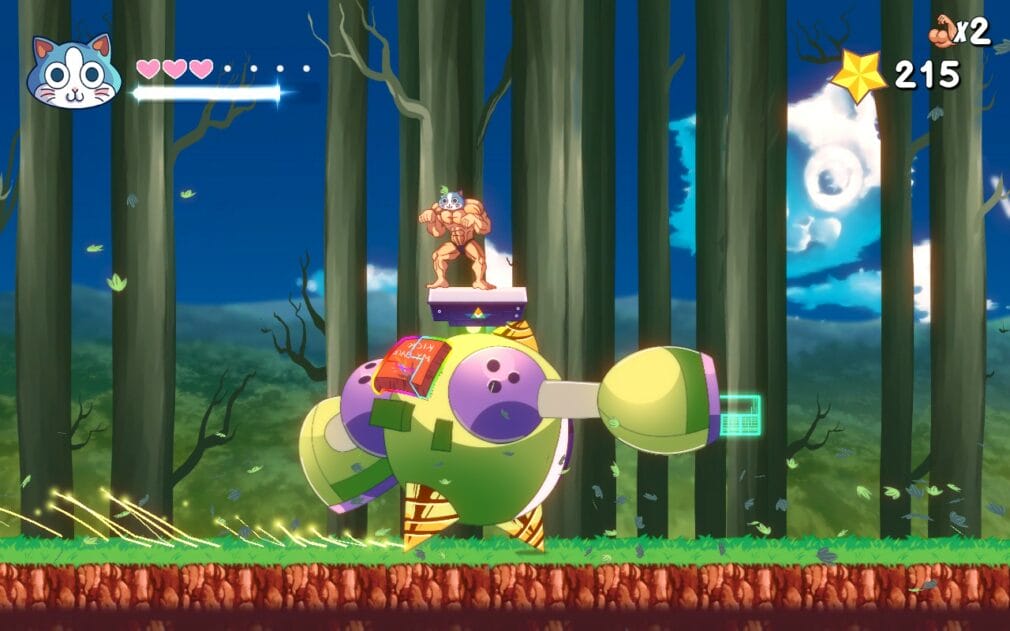Select the yellow star collectible icon
The width and height of the screenshot is (1010, 631).
[x=859, y=75]
